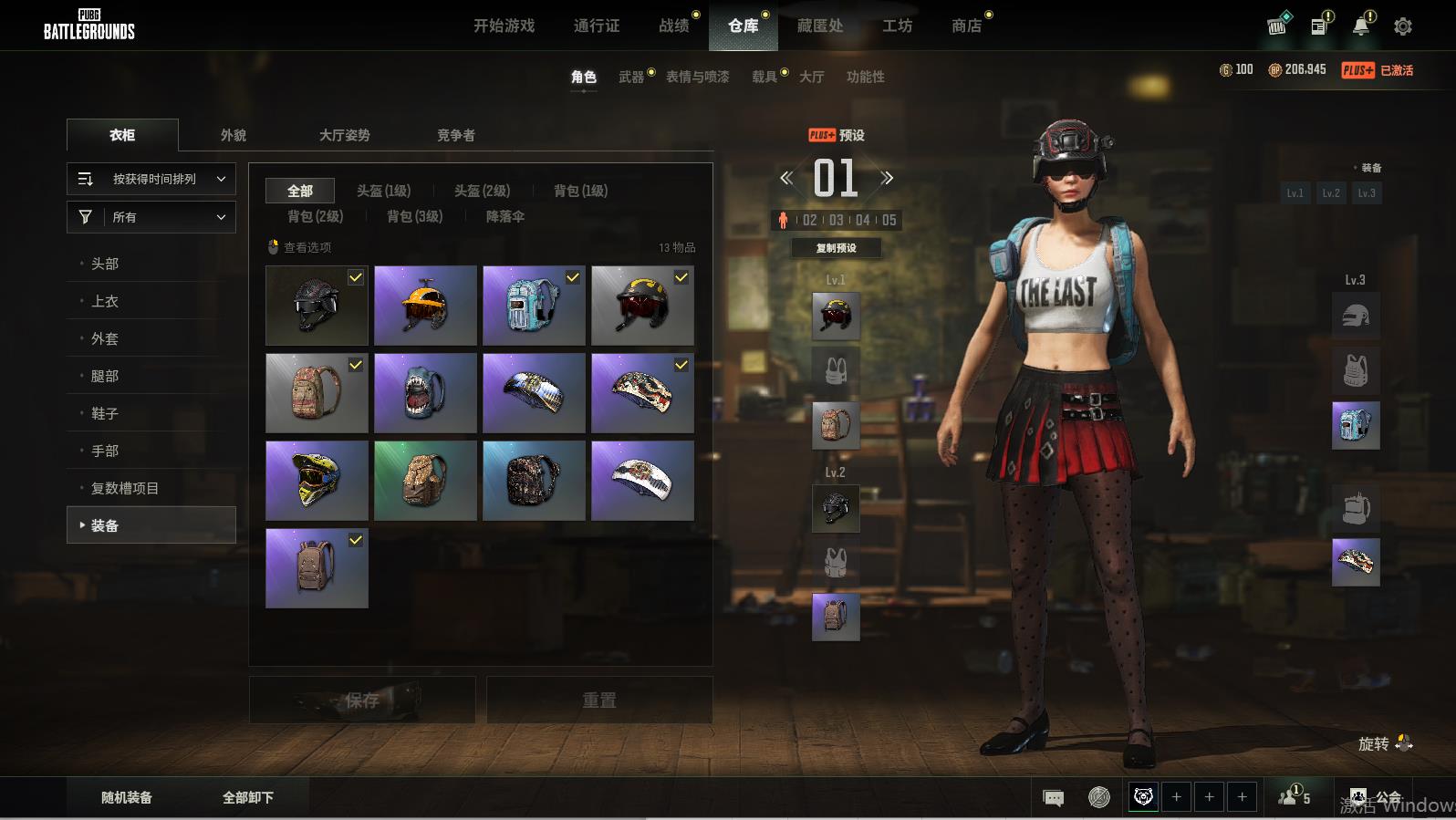Click the 重置 reset button
The width and height of the screenshot is (1456, 820).
(599, 700)
